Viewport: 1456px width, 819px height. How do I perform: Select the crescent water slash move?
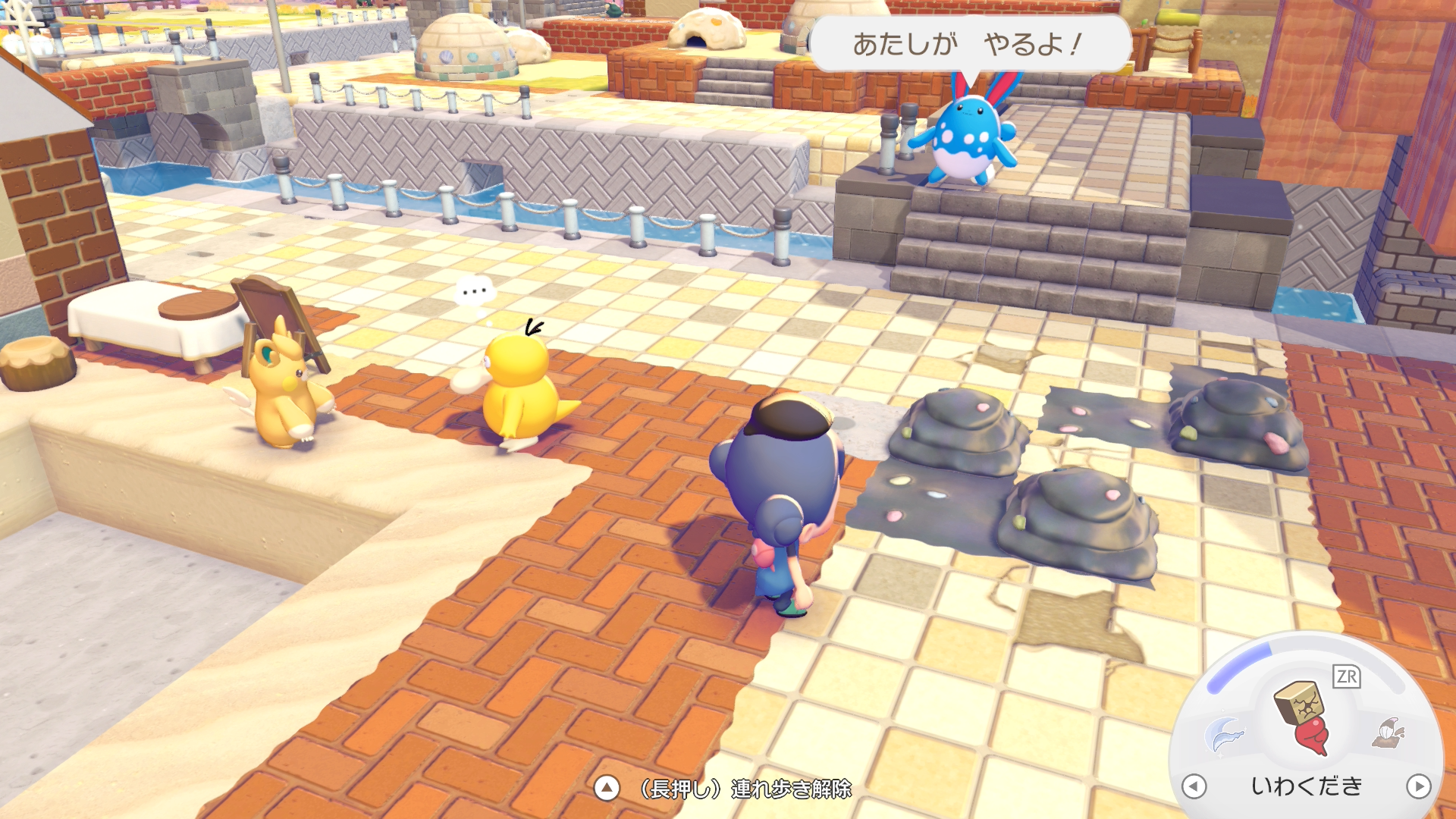(1223, 733)
